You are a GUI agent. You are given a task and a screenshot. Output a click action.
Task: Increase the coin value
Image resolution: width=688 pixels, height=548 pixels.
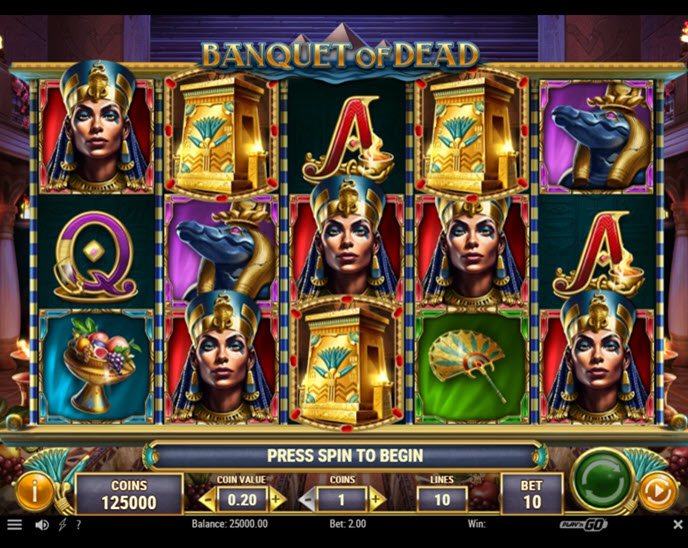click(277, 499)
